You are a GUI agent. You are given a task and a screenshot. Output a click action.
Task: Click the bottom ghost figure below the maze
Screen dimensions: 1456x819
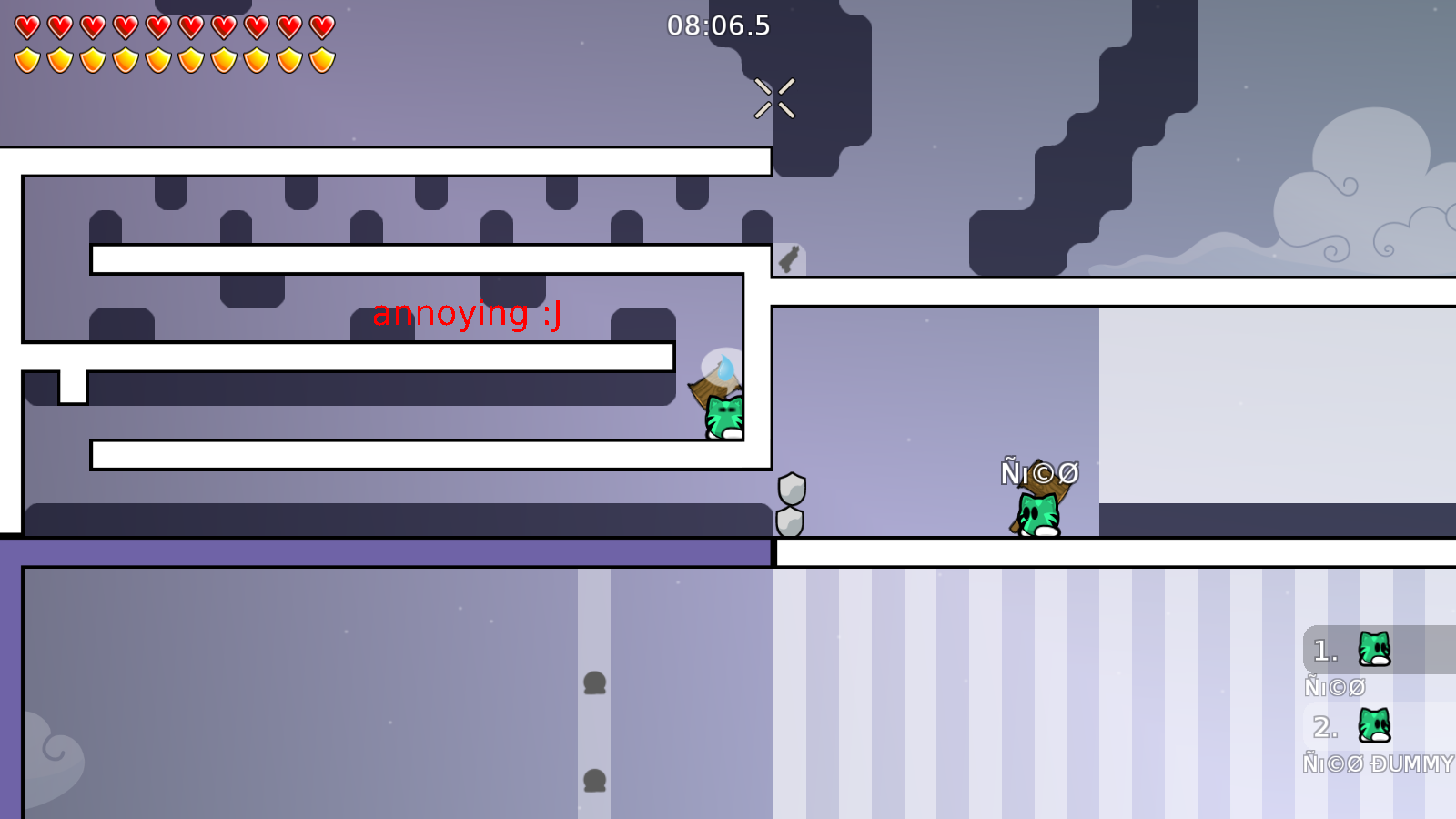click(x=596, y=780)
